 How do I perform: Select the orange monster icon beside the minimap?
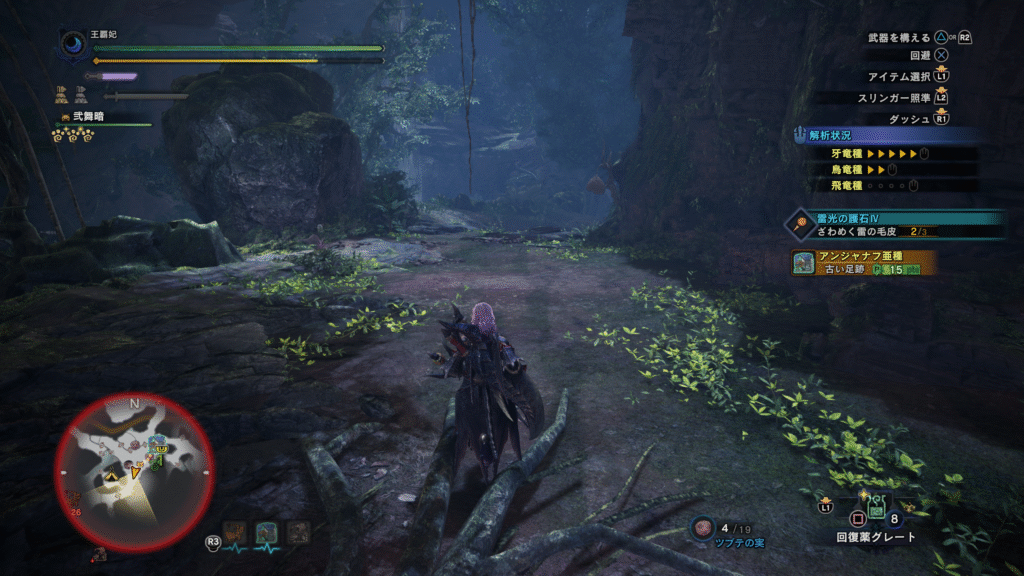(x=236, y=532)
